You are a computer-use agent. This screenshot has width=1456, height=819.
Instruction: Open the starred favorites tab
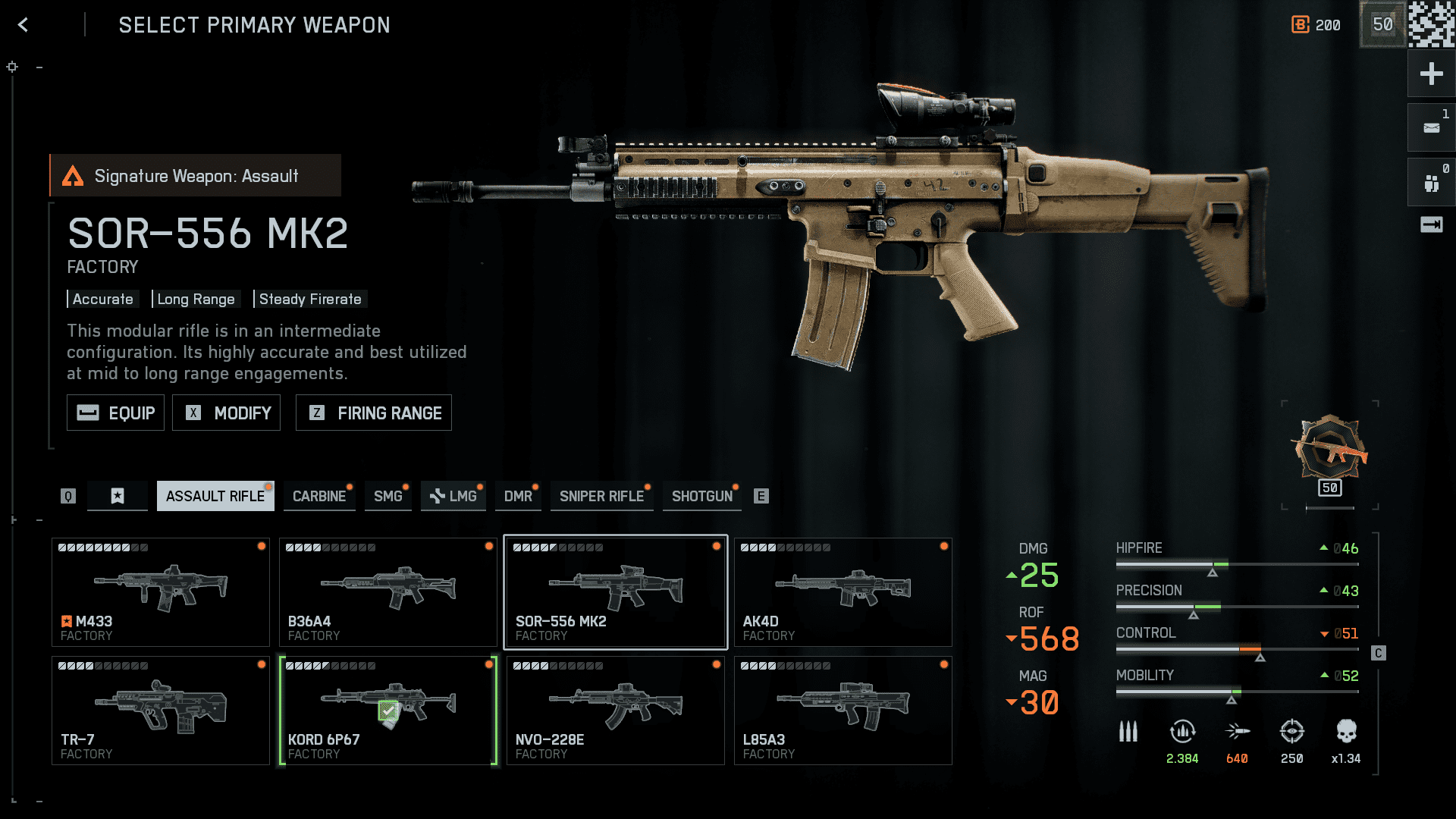point(118,496)
